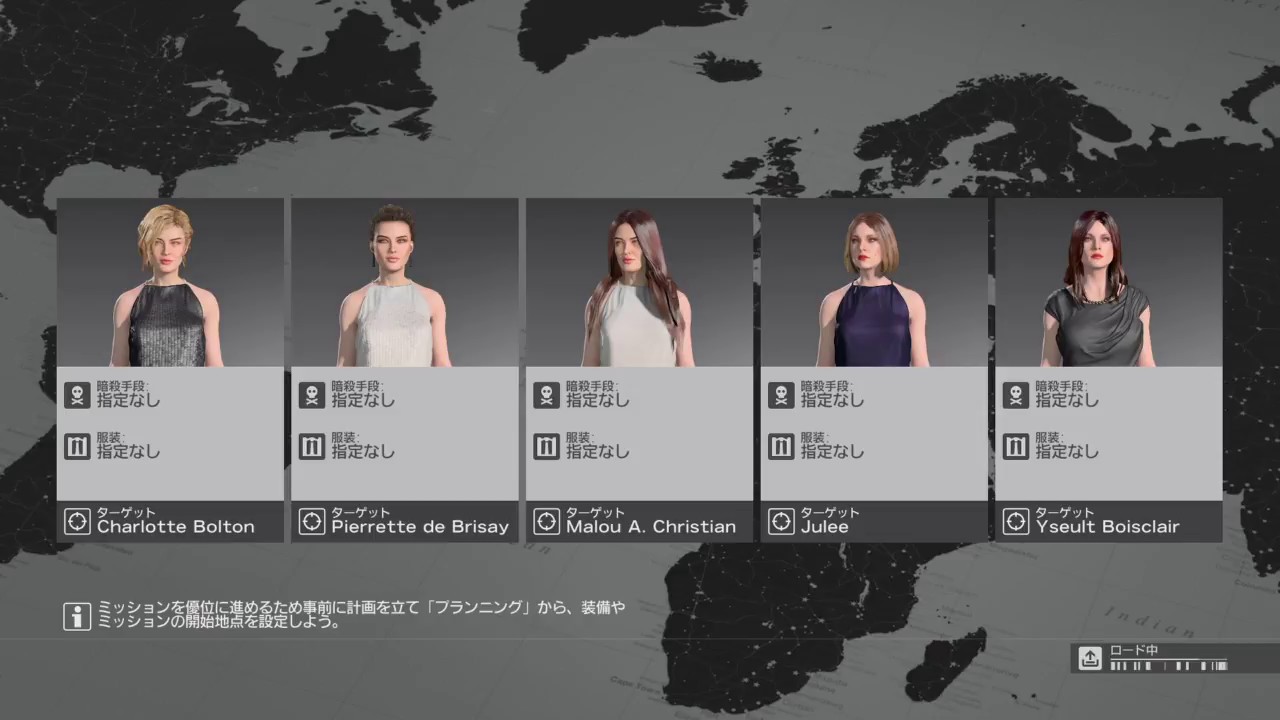Choose Pierrette de Brisay's target card
1280x720 pixels.
coord(404,370)
